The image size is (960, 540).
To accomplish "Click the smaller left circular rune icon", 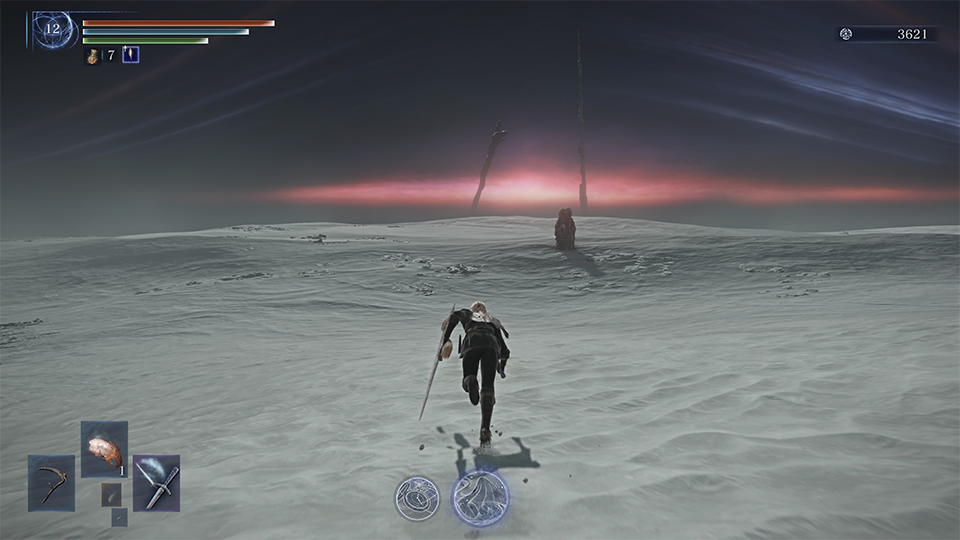I will click(416, 497).
